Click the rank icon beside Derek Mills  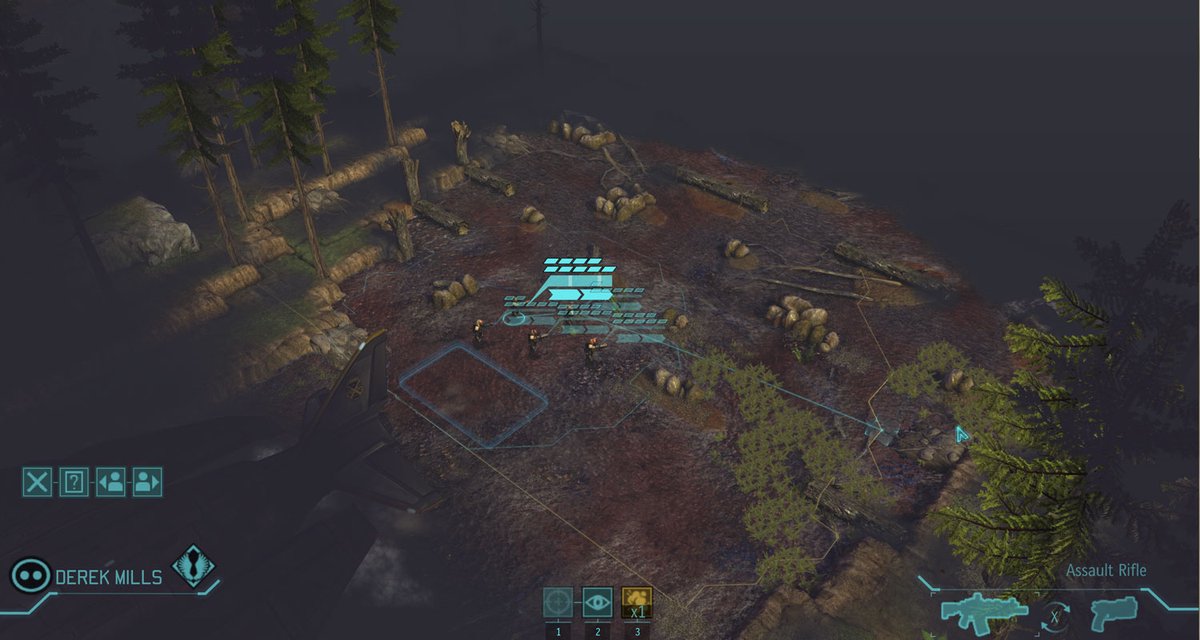pyautogui.click(x=30, y=575)
